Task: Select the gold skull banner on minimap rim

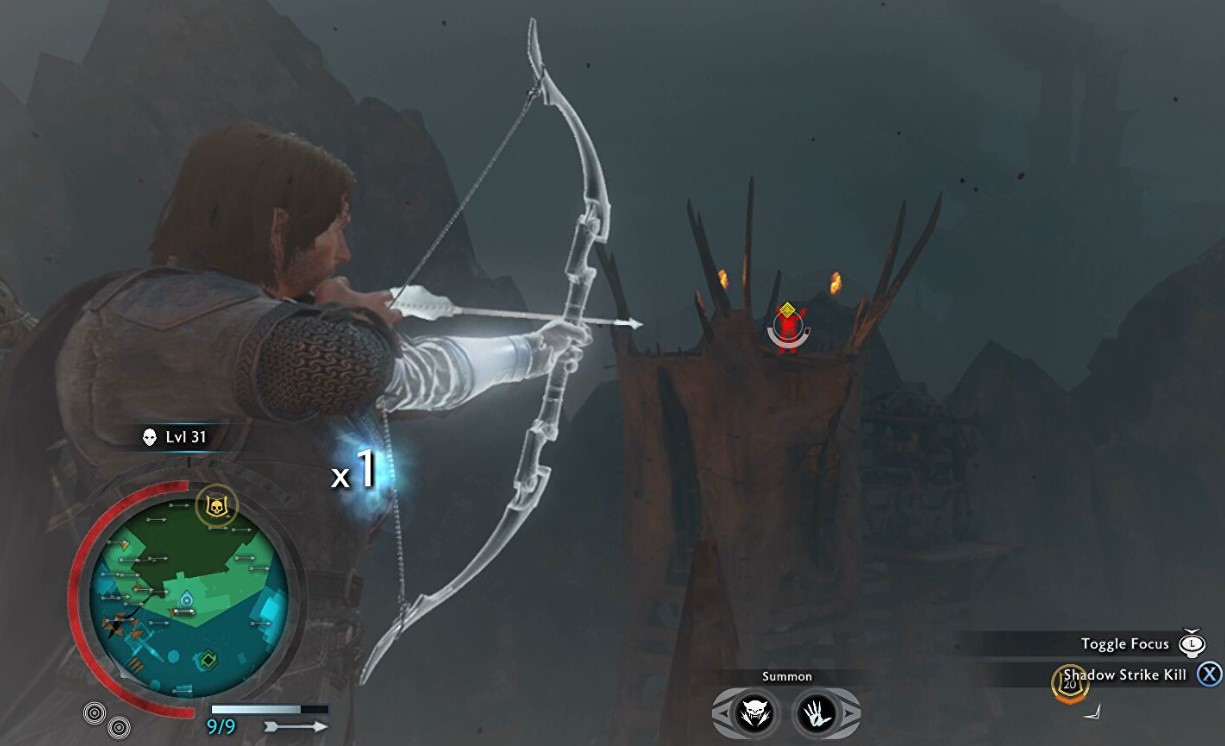Action: click(x=215, y=509)
